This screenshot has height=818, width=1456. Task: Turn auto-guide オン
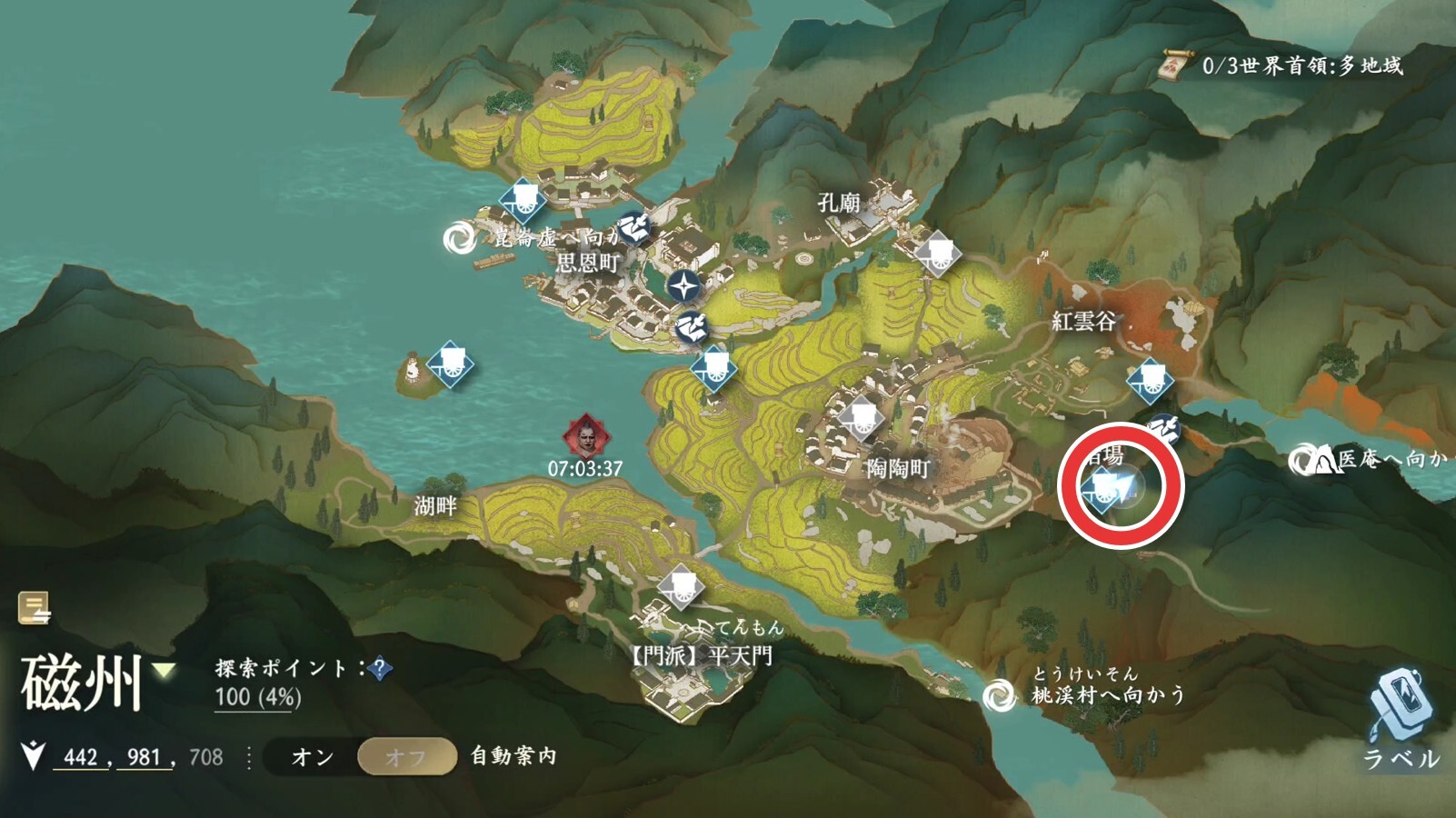coord(312,756)
